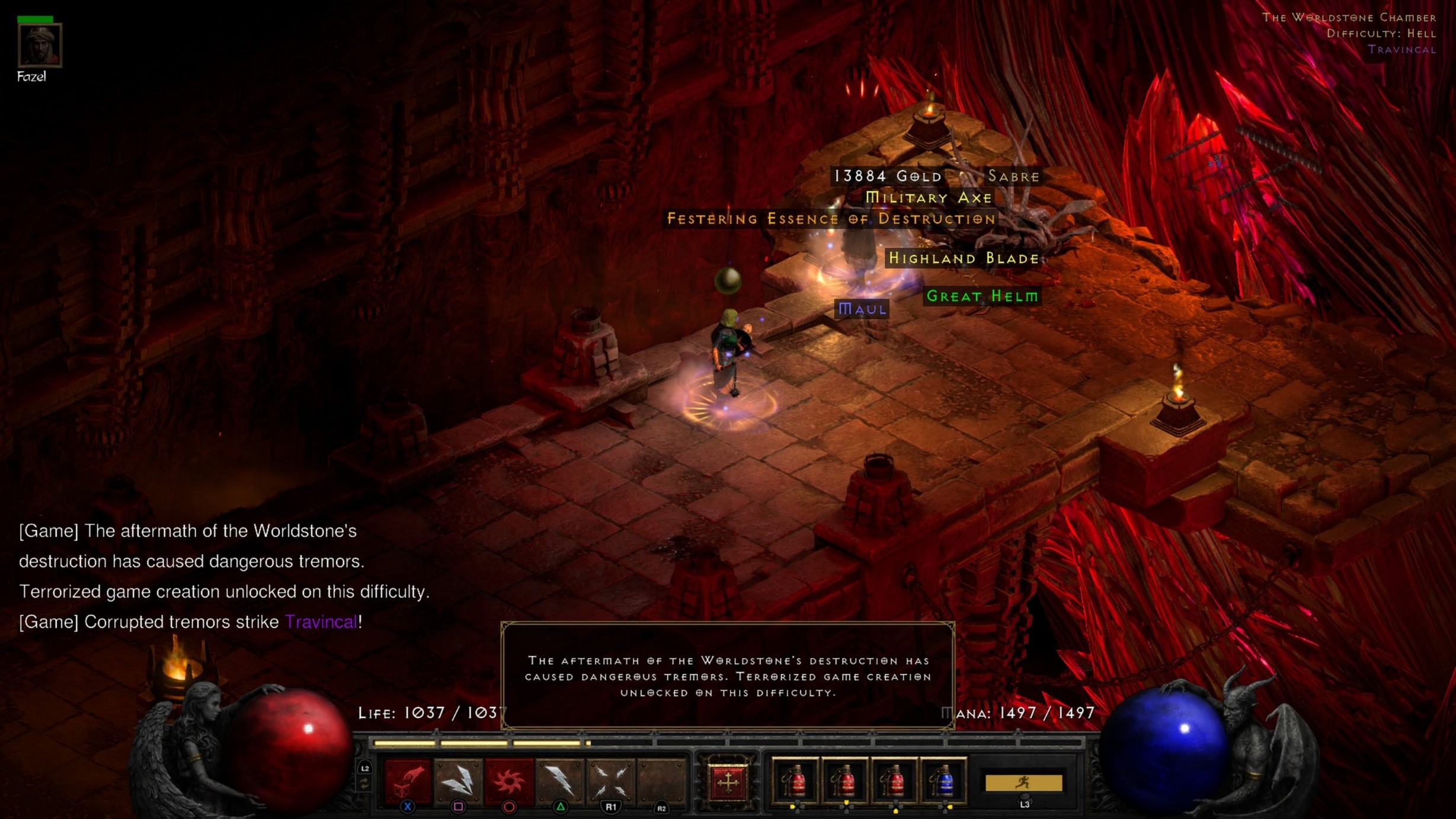Pick up the Festering Essence of Destruction

(x=829, y=218)
